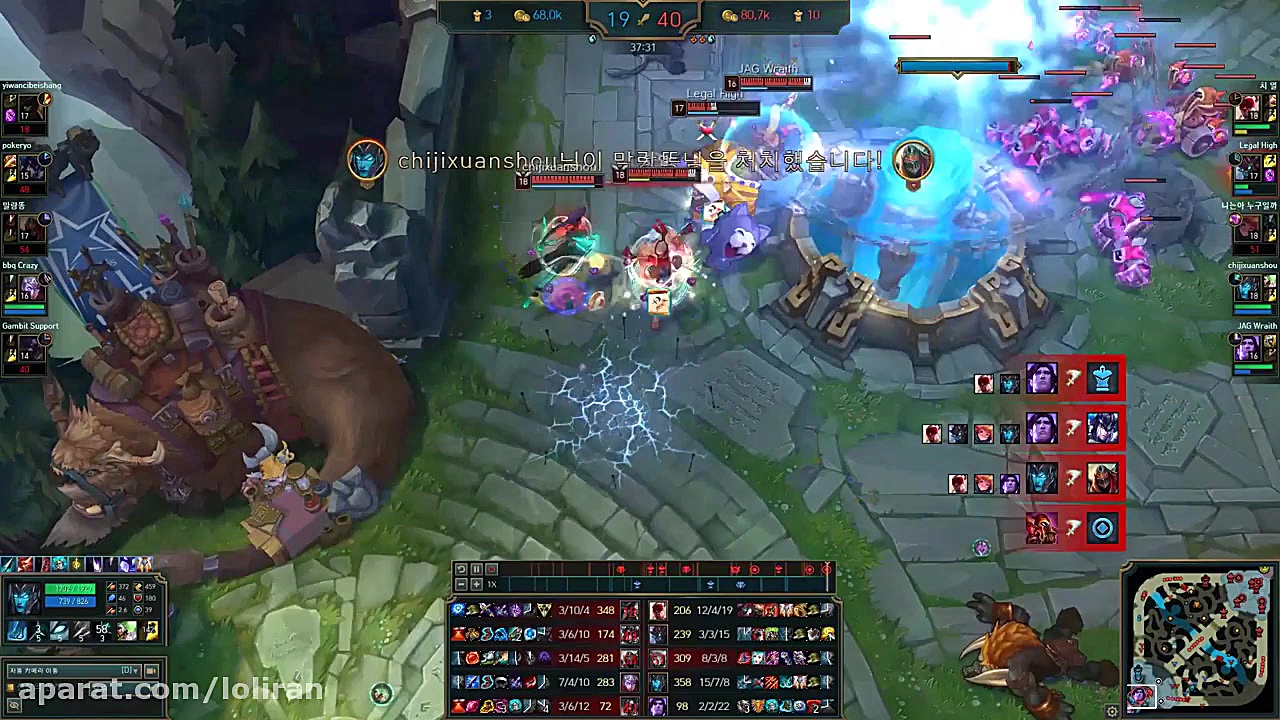Image resolution: width=1280 pixels, height=720 pixels.
Task: Select Kalista's first ability icon
Action: [18, 631]
